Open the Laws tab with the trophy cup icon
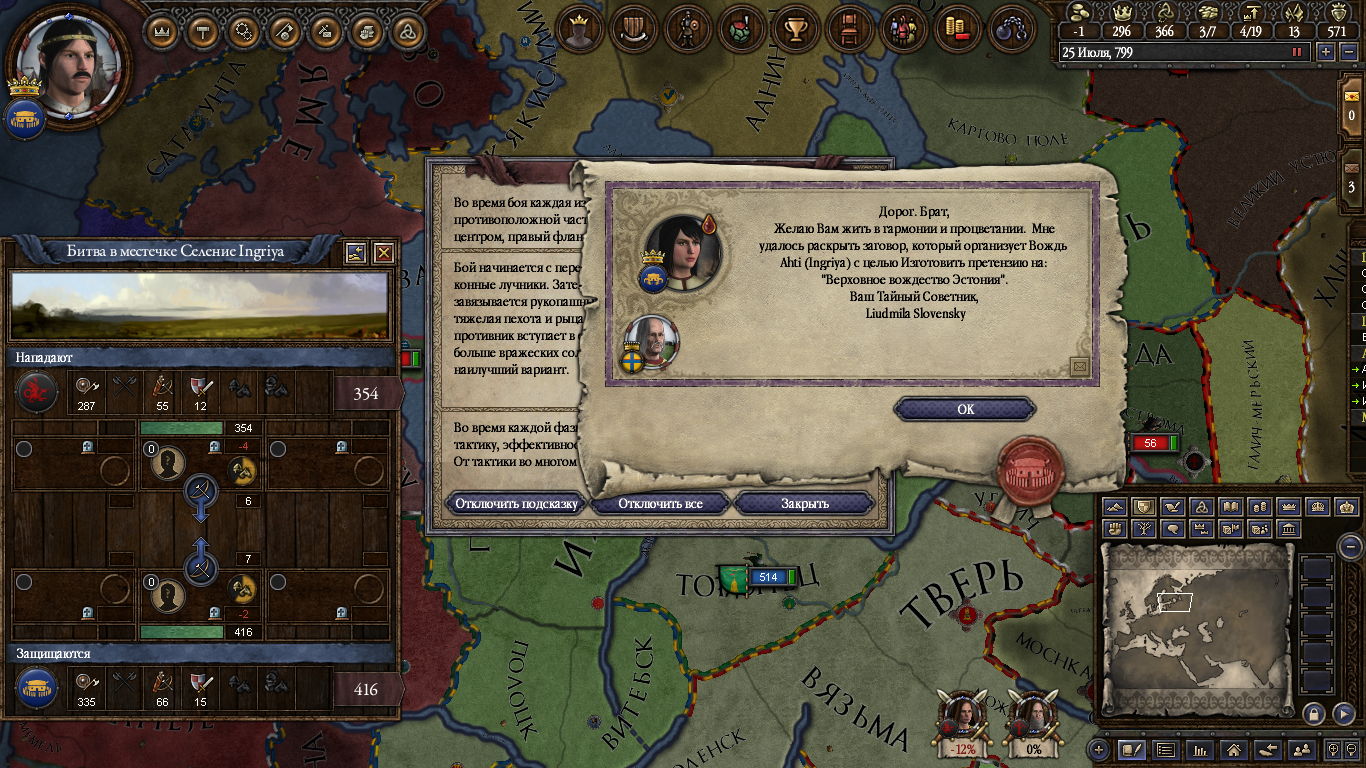 (x=796, y=29)
